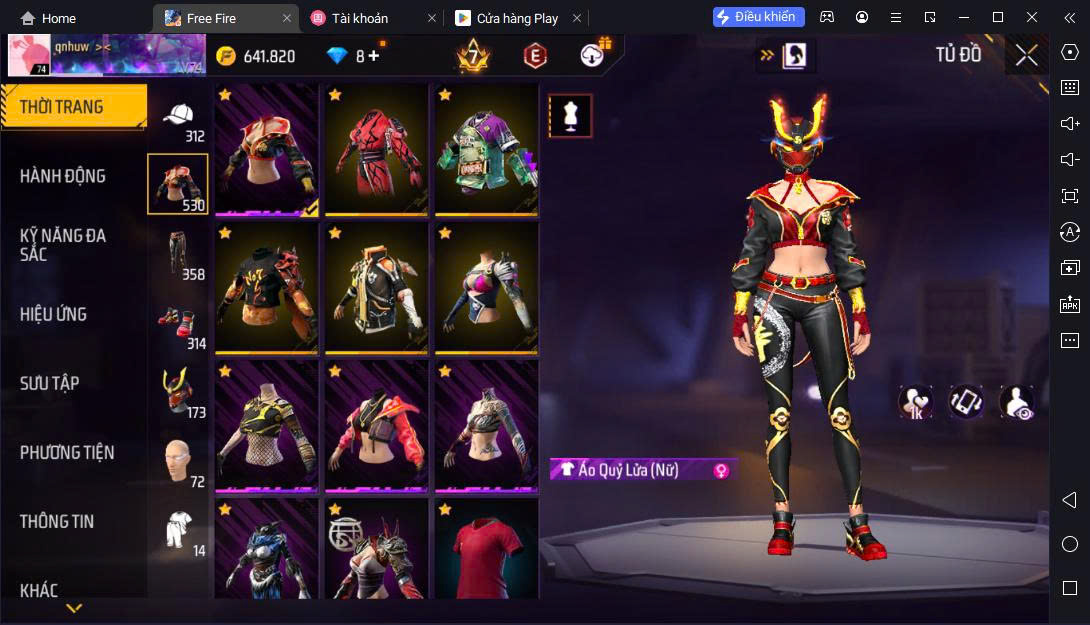Choose the PHƯƠNG TIỆN category

[67, 452]
